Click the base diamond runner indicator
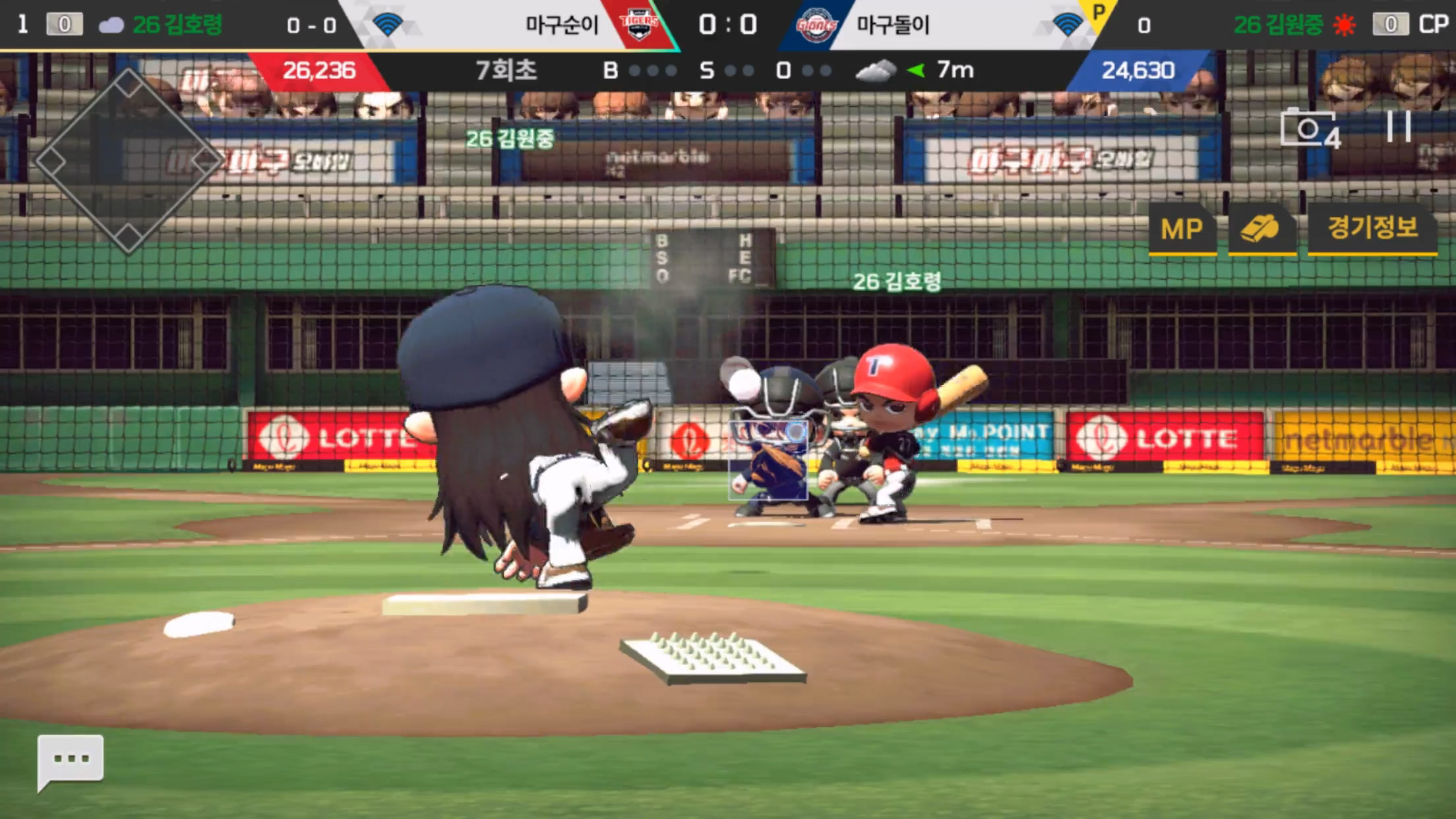1456x819 pixels. click(x=128, y=161)
